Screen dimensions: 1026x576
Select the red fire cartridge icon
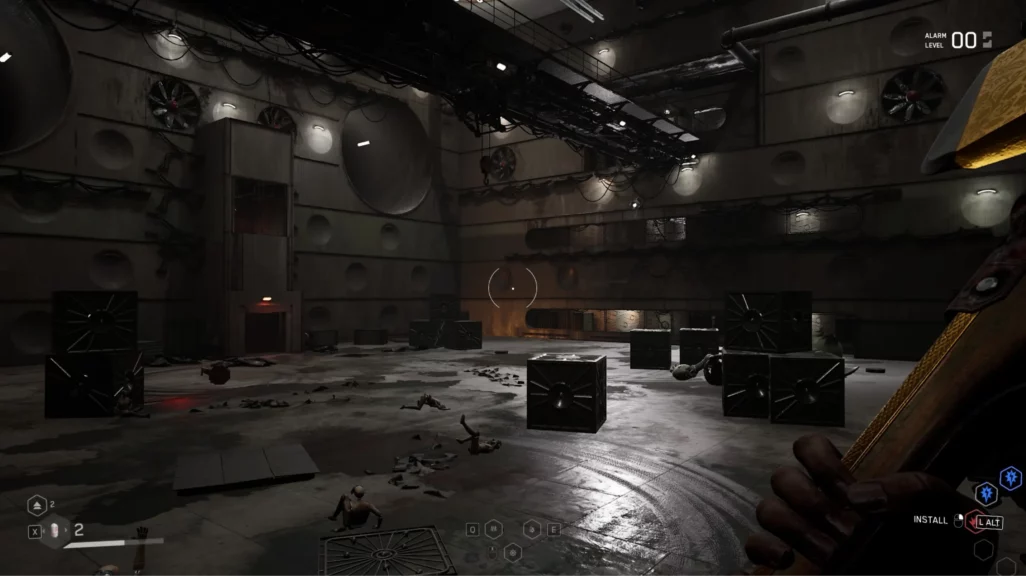[972, 521]
